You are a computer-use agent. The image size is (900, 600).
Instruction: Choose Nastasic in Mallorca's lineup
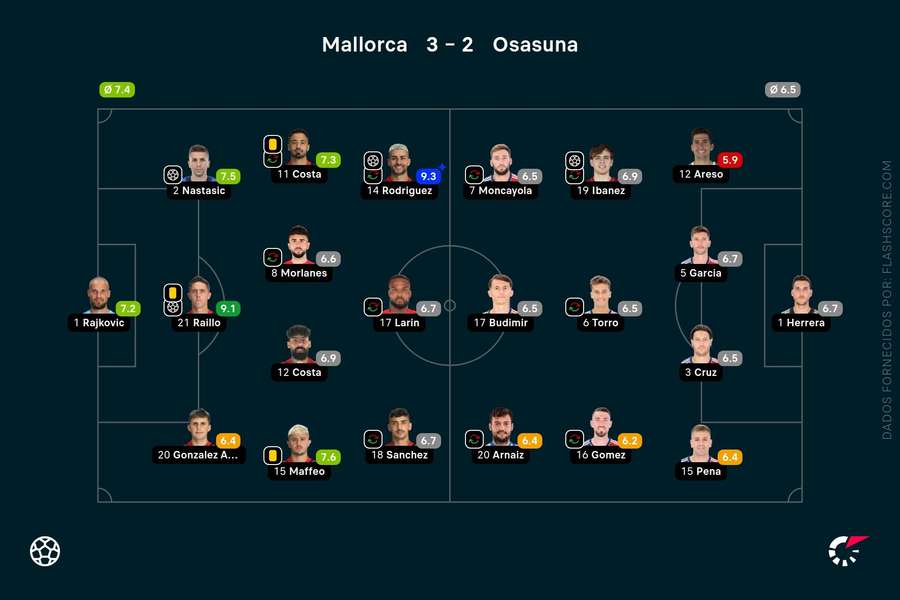pos(199,164)
